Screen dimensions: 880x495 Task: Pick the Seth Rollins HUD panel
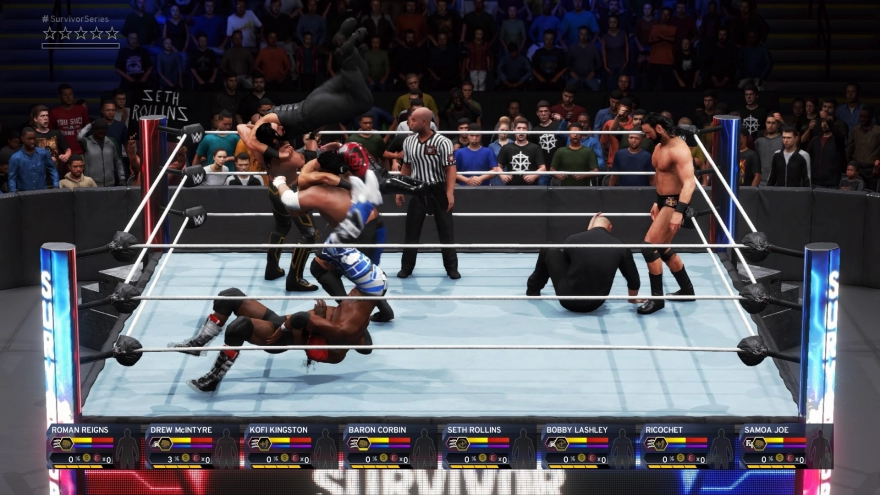[490, 446]
